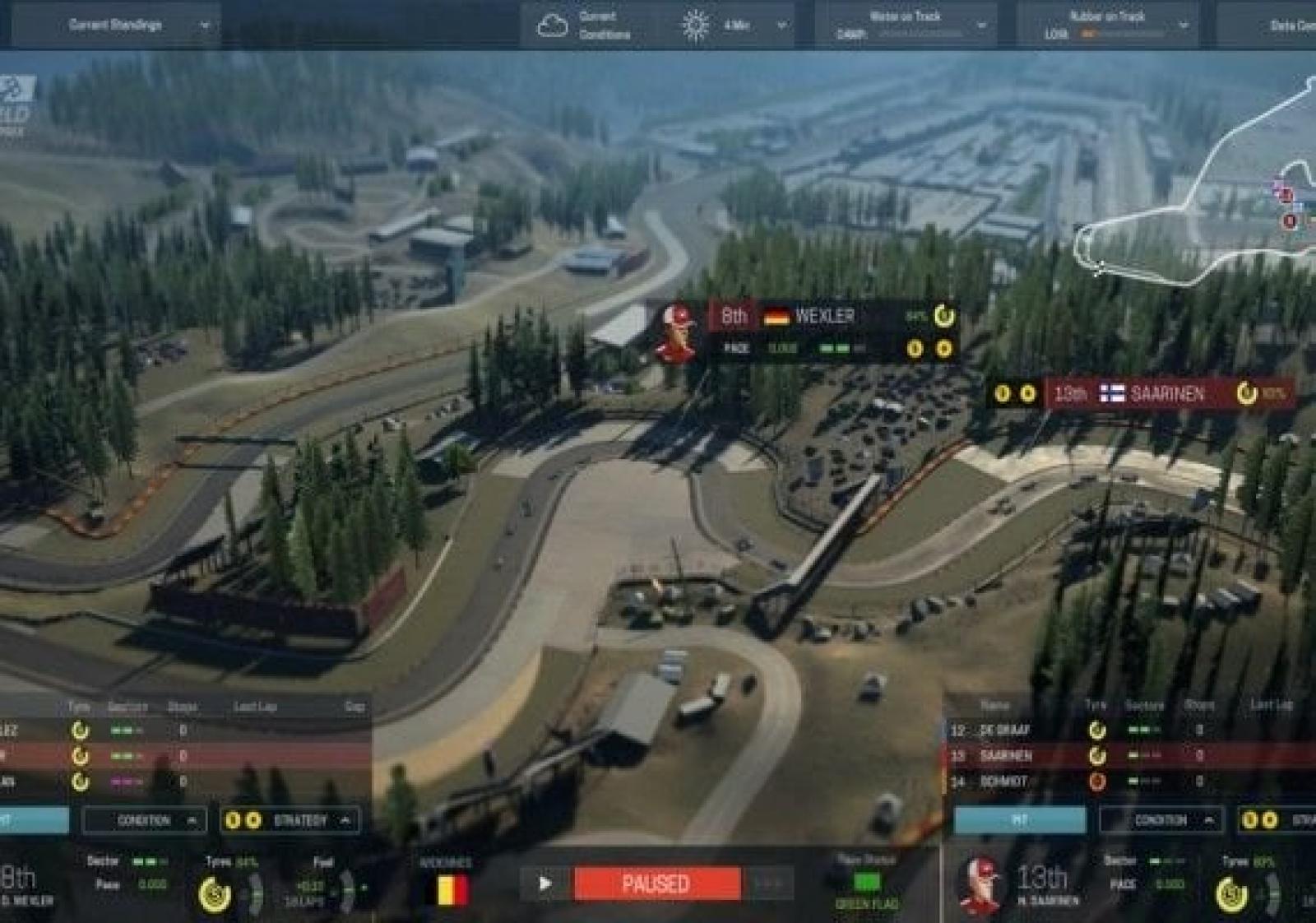Image resolution: width=1316 pixels, height=923 pixels.
Task: Click Saarinen's driver portrait
Action: click(980, 885)
